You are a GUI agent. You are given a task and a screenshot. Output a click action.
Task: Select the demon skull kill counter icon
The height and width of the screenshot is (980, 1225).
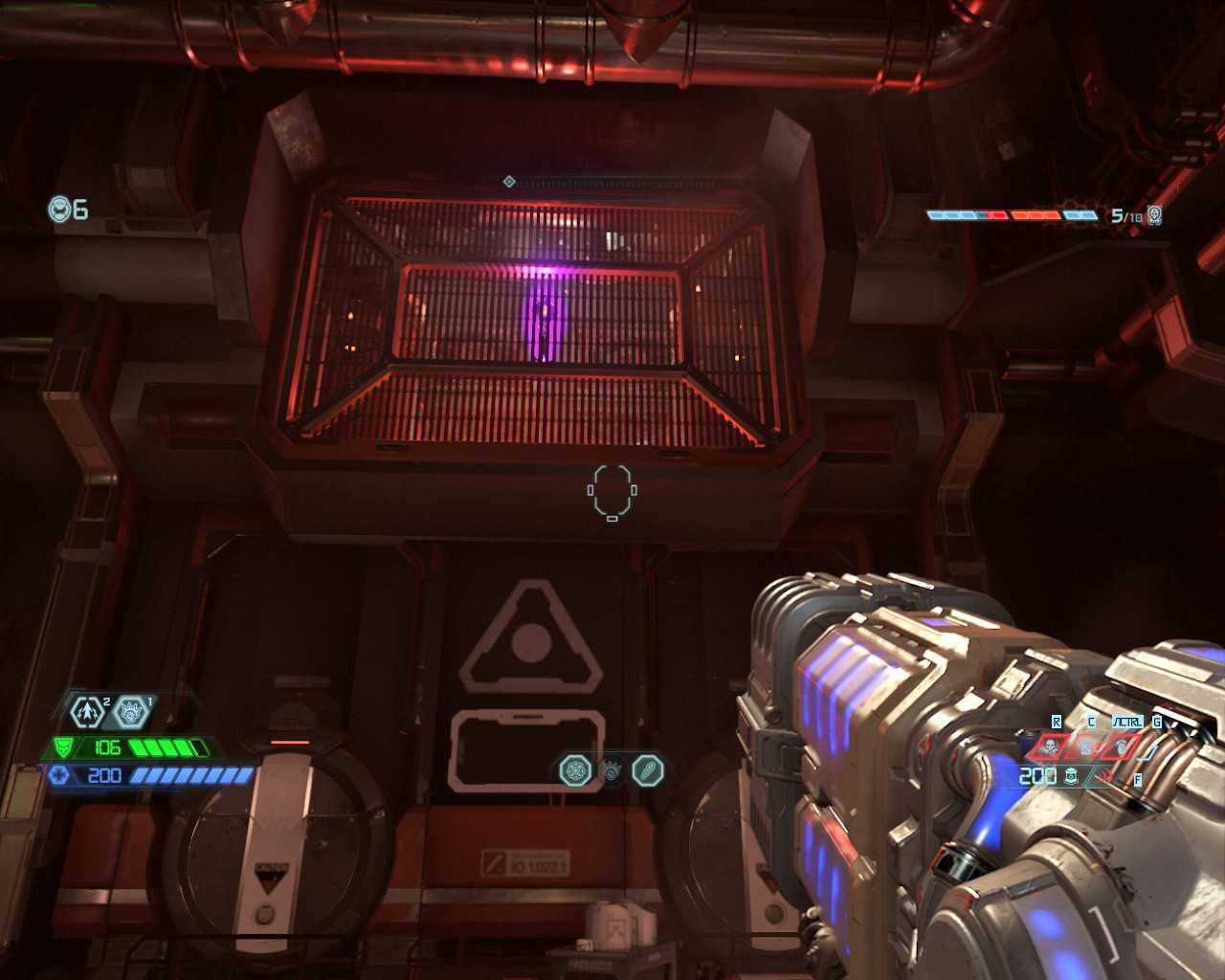(x=1154, y=215)
